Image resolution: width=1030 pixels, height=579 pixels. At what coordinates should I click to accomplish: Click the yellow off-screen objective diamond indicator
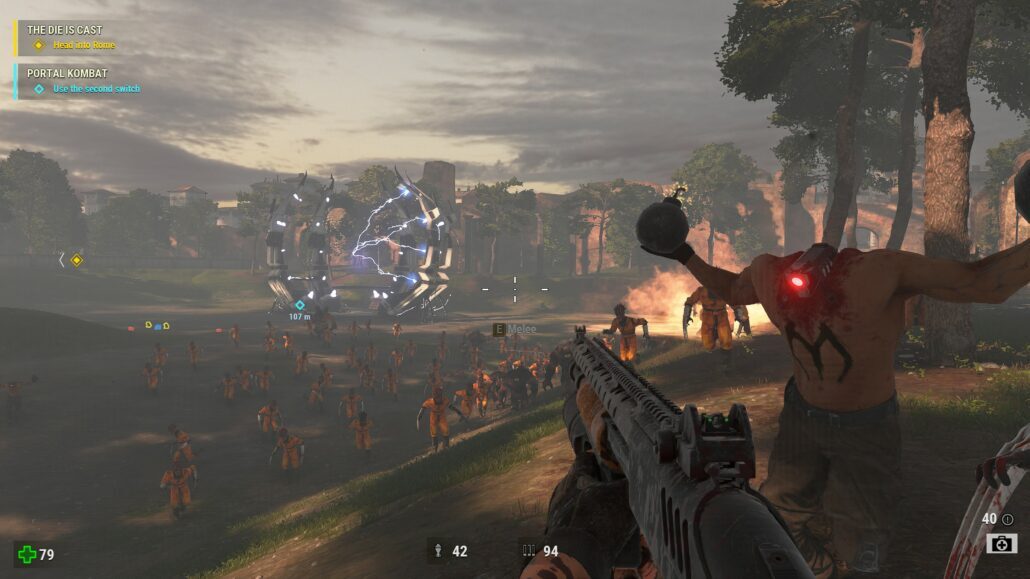76,260
